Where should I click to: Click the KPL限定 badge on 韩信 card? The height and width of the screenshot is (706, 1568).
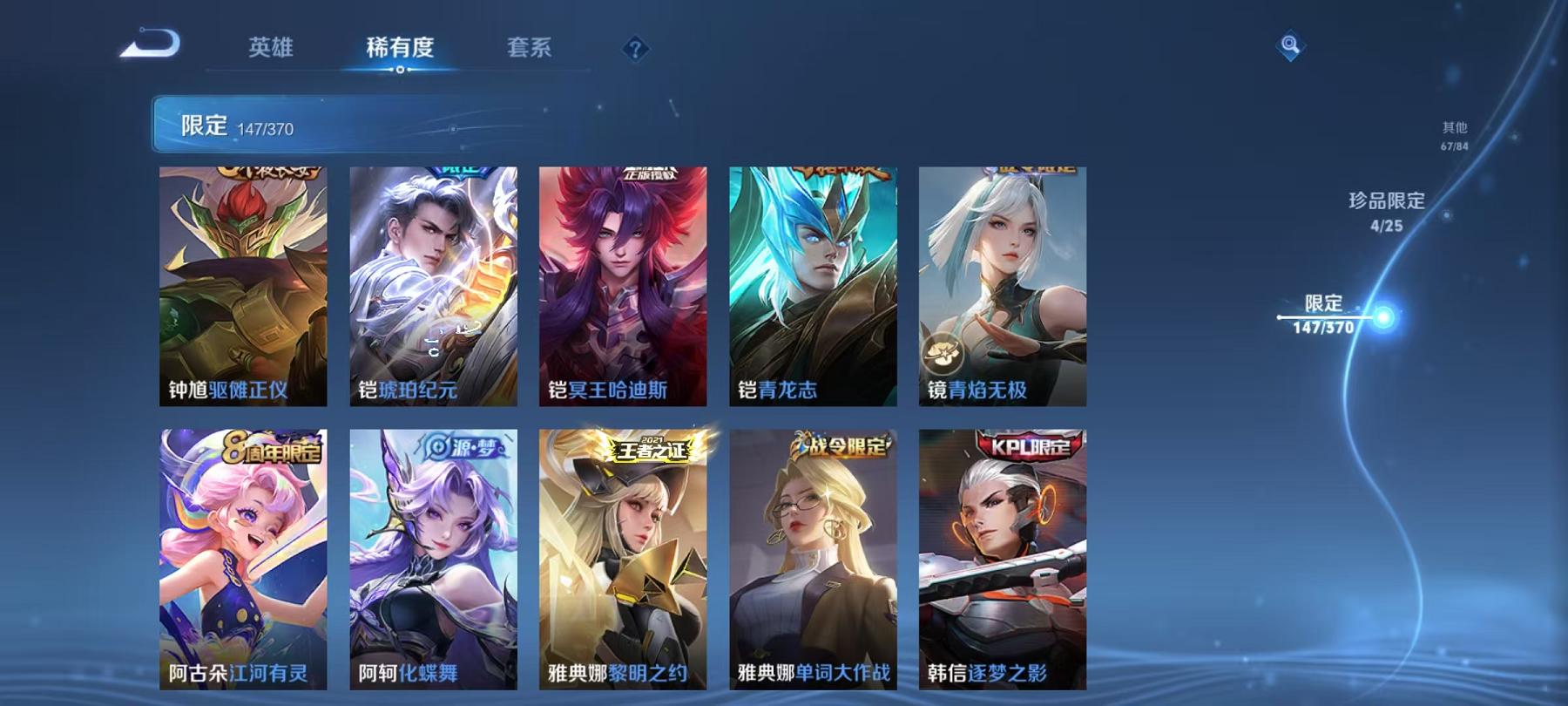pyautogui.click(x=1004, y=446)
